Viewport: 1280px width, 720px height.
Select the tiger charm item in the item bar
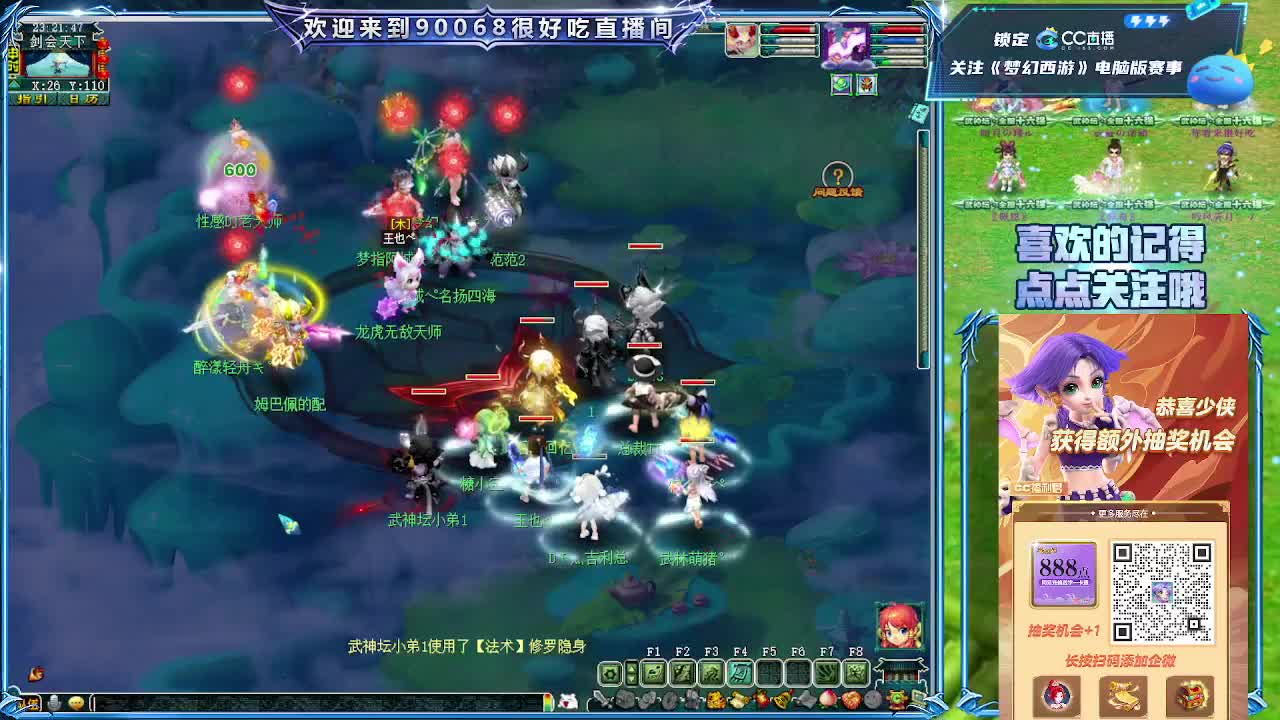(715, 699)
